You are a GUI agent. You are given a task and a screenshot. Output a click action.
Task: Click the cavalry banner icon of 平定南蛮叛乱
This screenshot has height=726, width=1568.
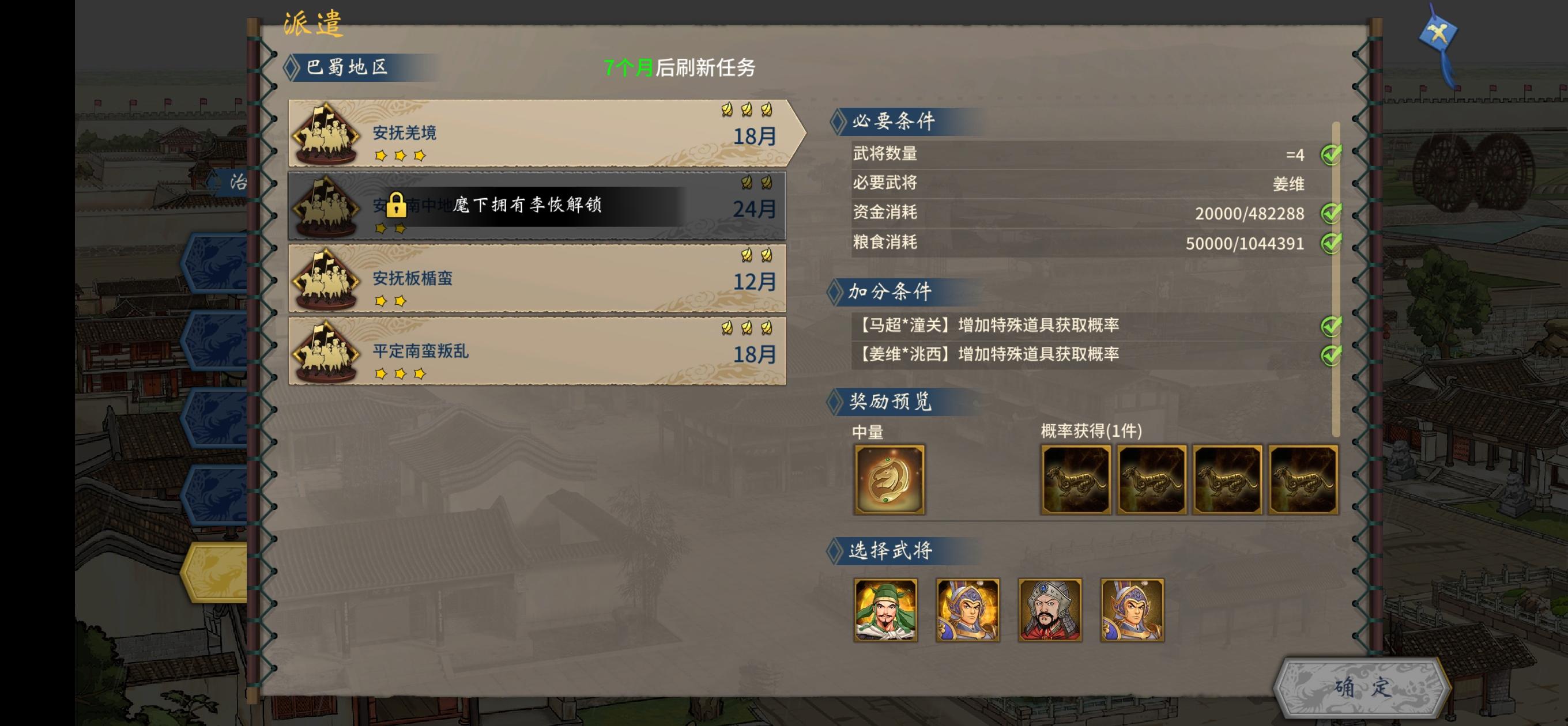[326, 351]
